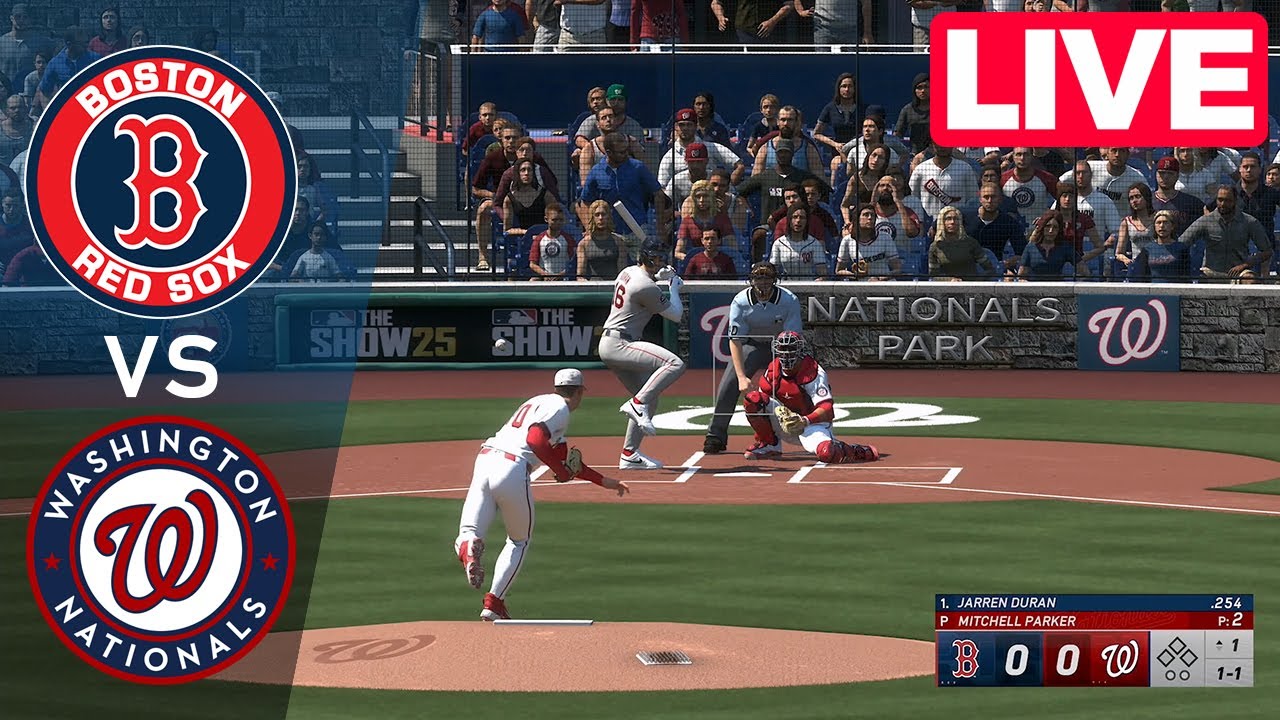The image size is (1280, 720).
Task: Select the Red Sox 'B' icon on the scoreboard
Action: pos(966,657)
